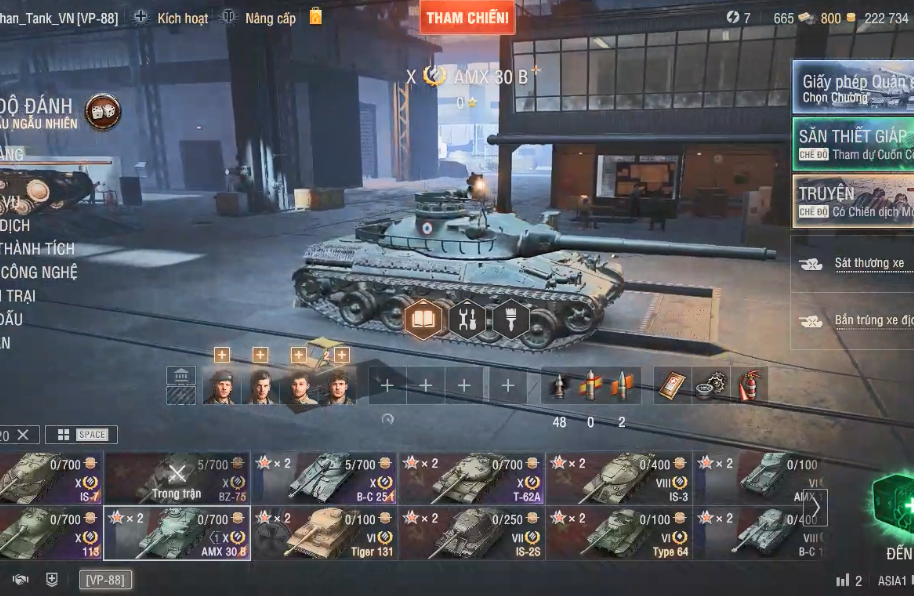Show more tanks with carousel right arrow

point(816,506)
